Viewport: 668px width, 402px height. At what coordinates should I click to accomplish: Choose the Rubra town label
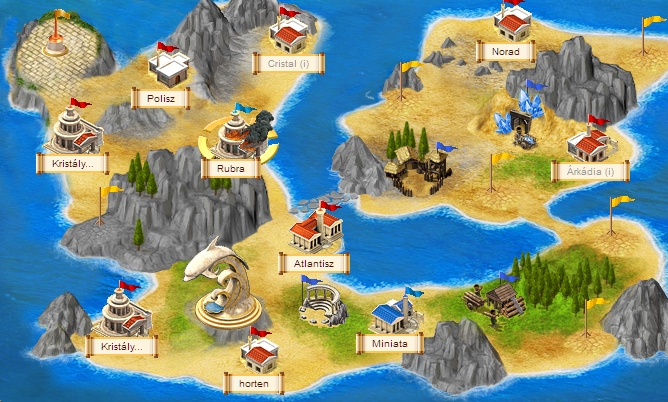click(230, 168)
